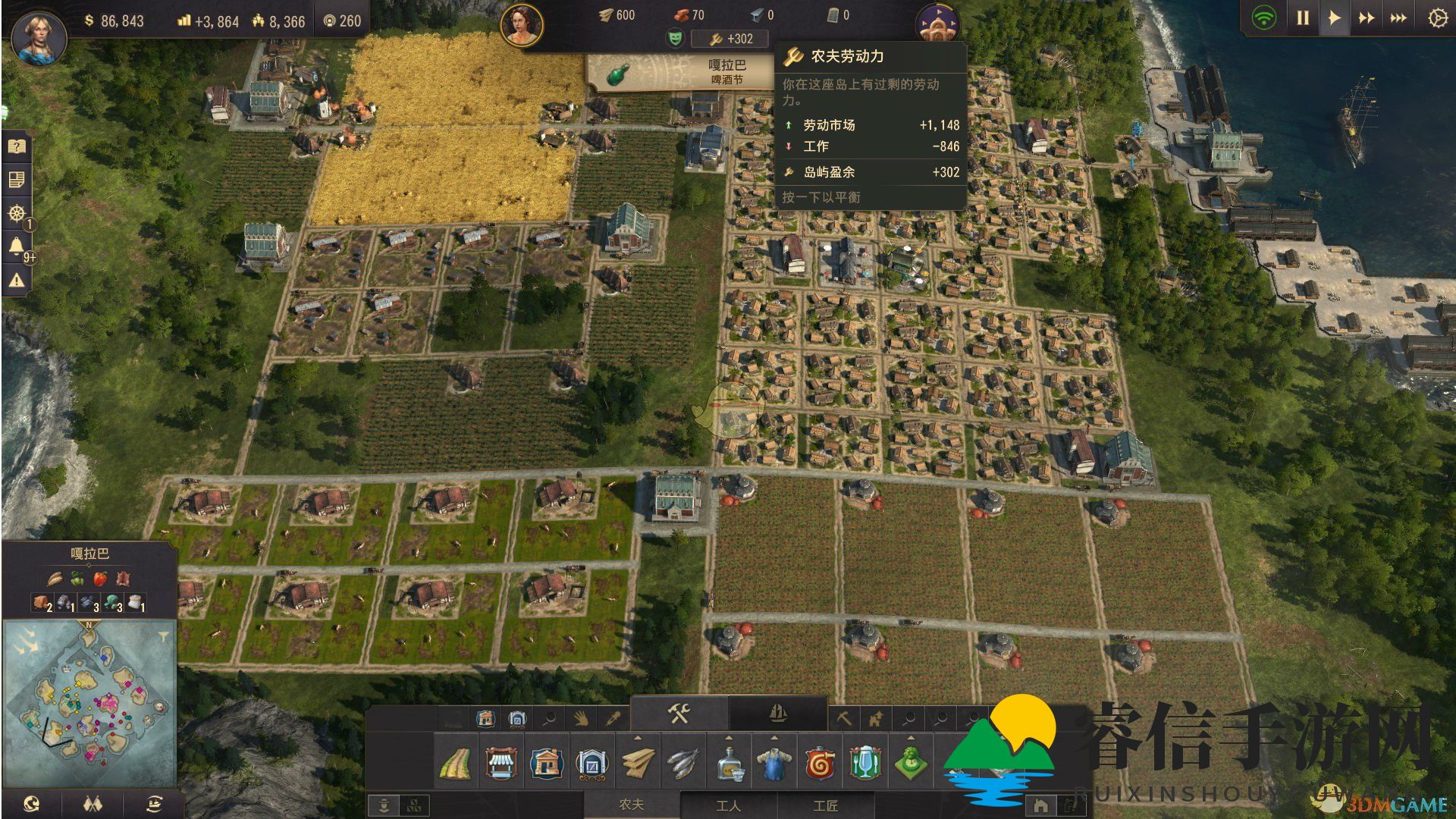Switch to the 工匠 artisan tab
The height and width of the screenshot is (819, 1456).
coord(825,805)
